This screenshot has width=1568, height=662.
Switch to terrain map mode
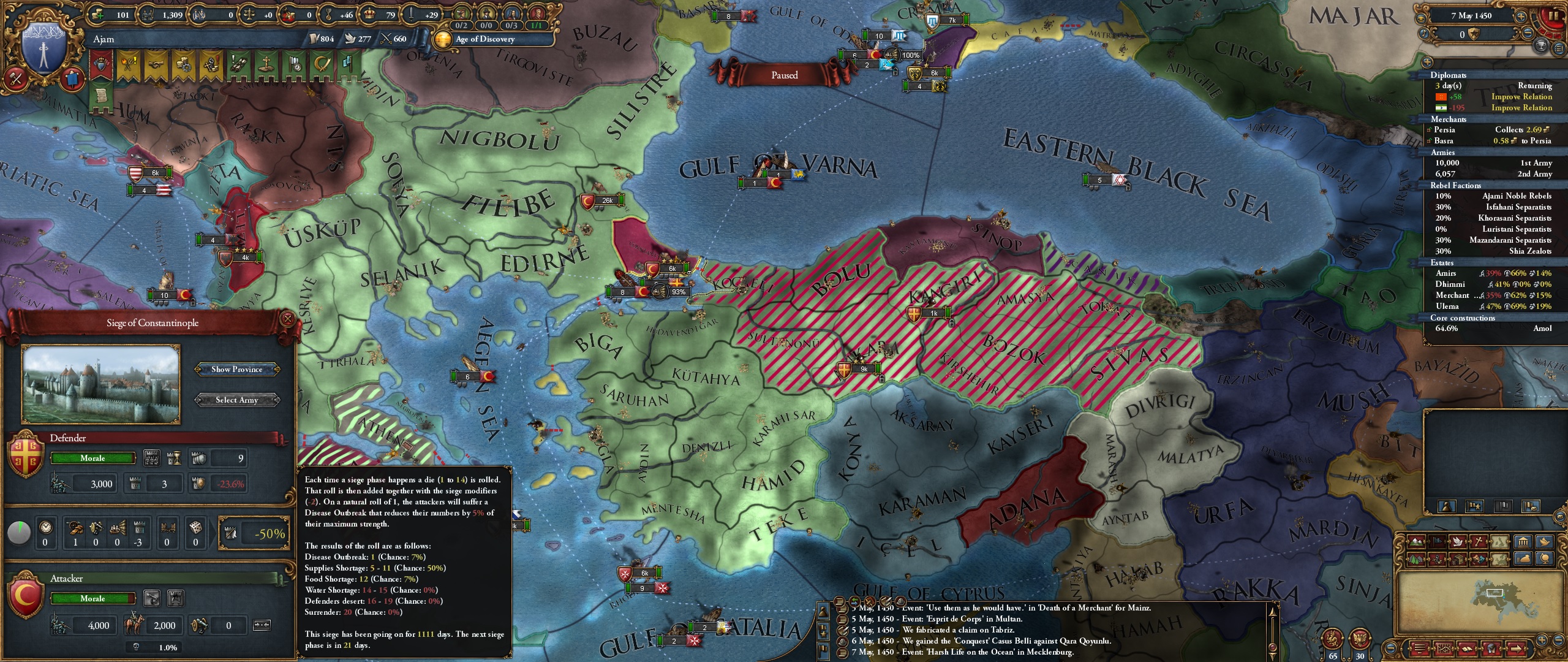coord(1416,542)
